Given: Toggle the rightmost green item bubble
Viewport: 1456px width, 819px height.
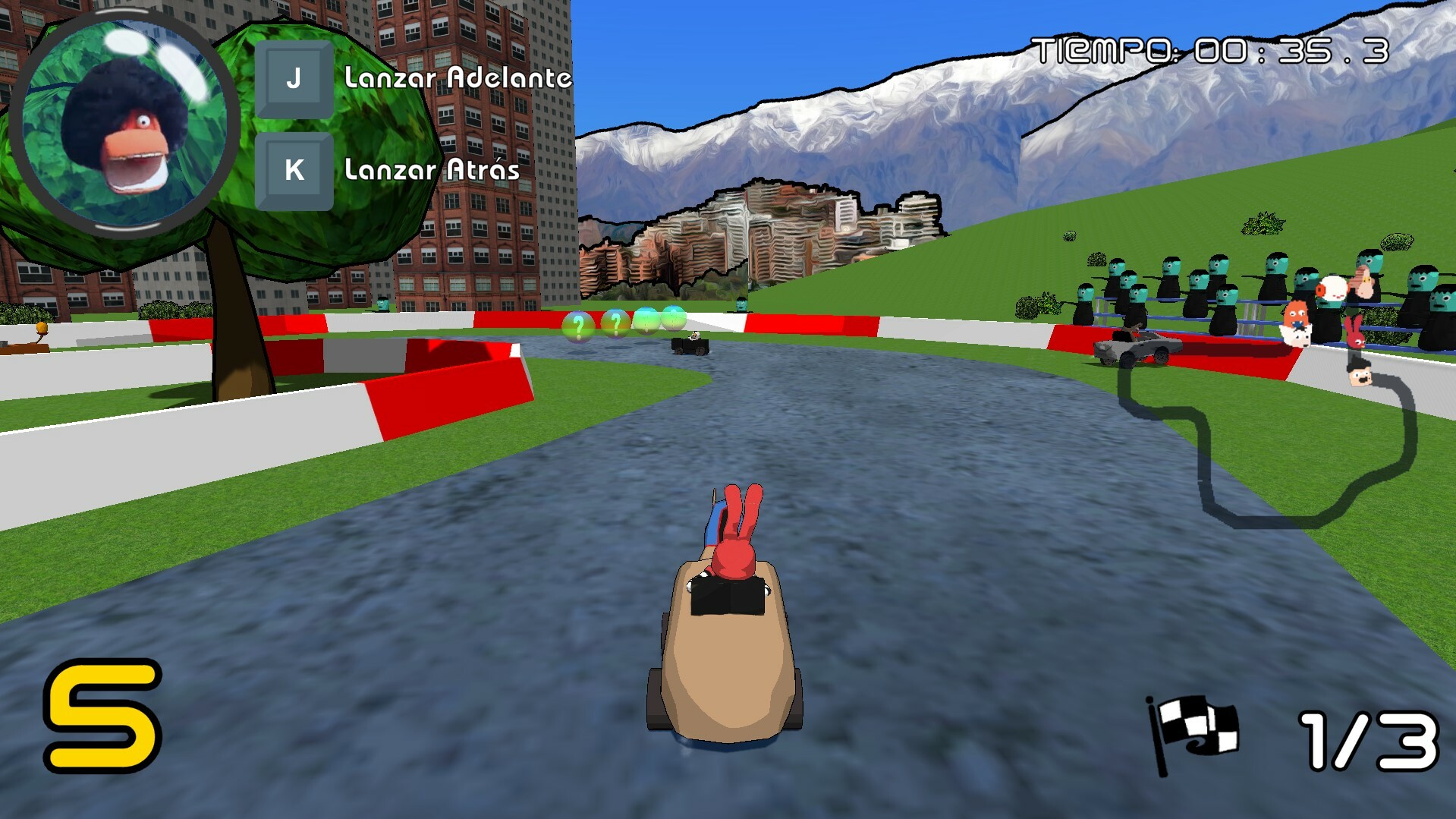Looking at the screenshot, I should pos(674,320).
